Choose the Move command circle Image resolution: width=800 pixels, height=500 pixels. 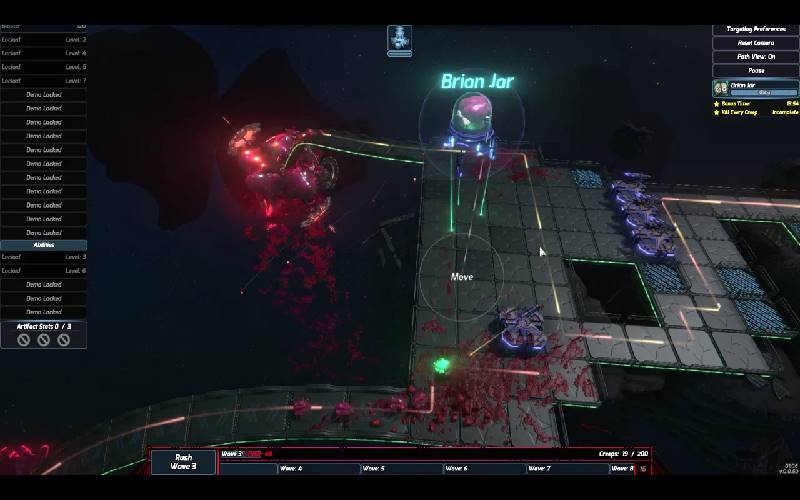click(461, 277)
